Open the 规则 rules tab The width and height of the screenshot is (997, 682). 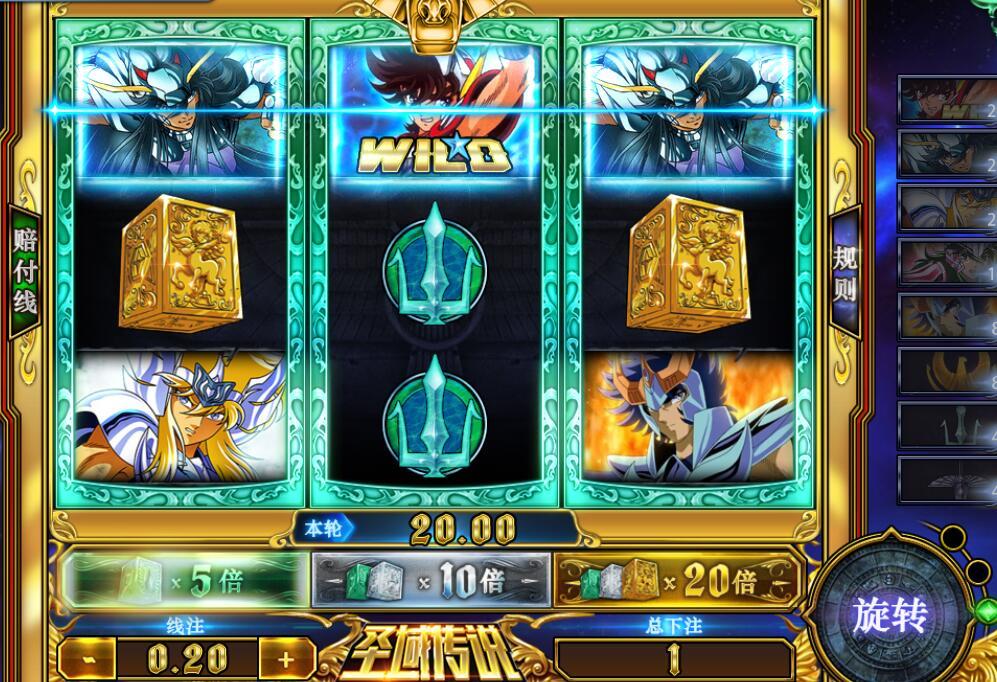(x=845, y=272)
